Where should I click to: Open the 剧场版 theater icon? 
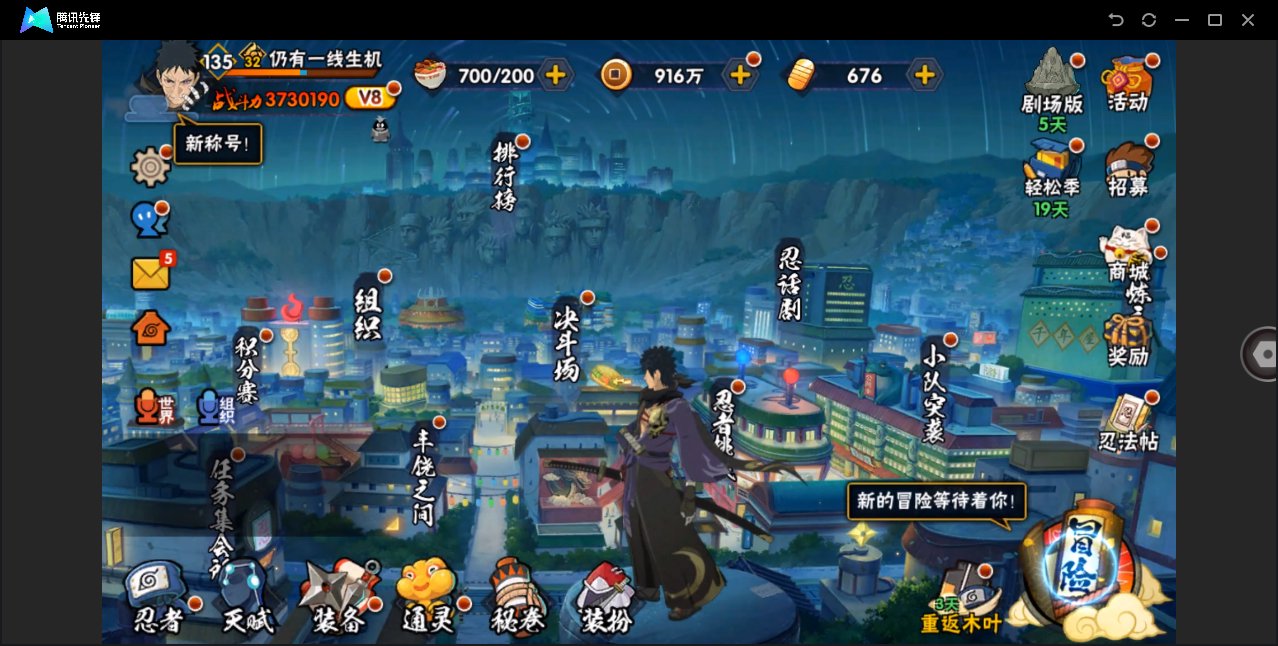[x=1052, y=82]
